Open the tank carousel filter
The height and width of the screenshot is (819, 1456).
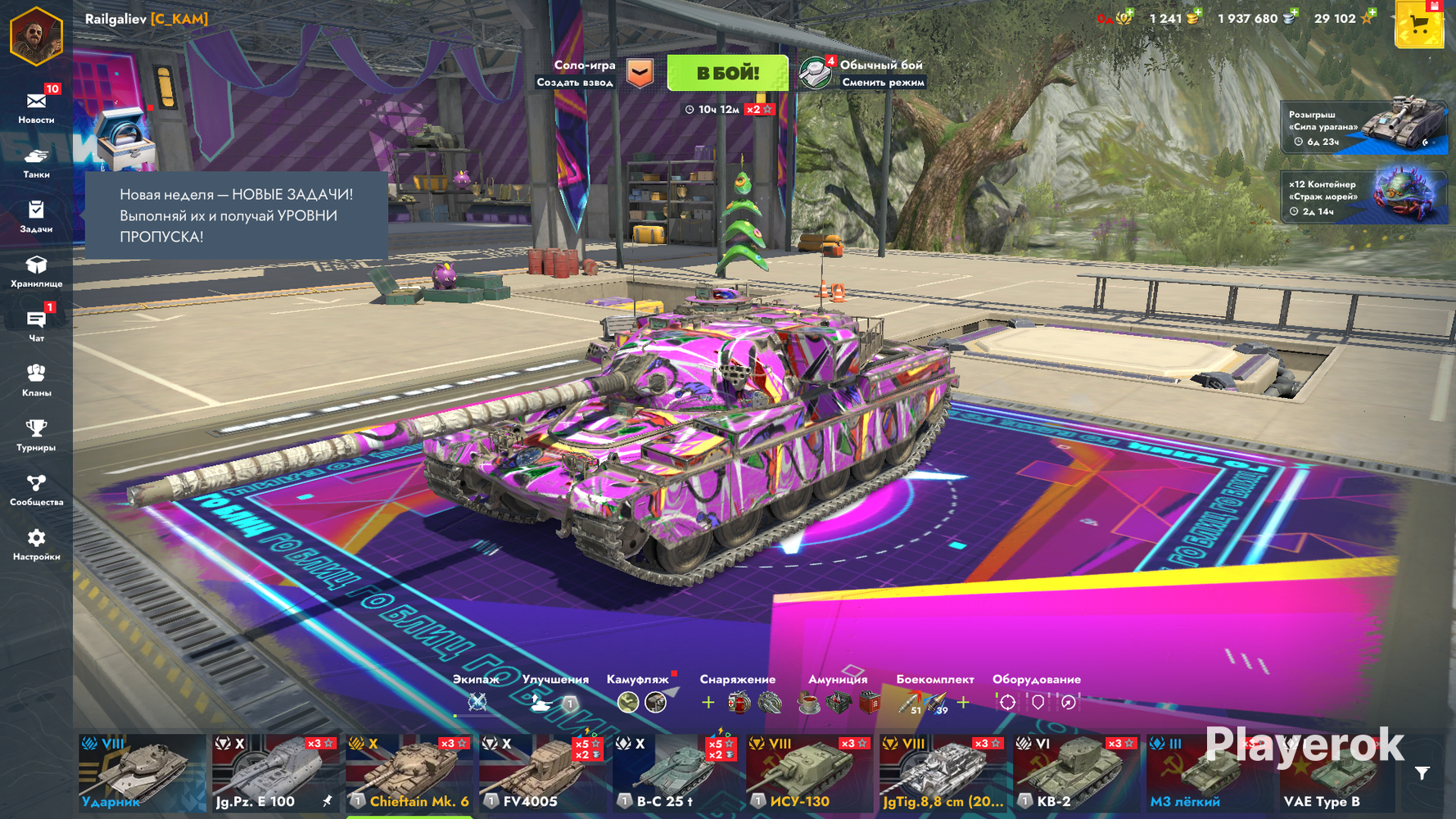click(1422, 773)
